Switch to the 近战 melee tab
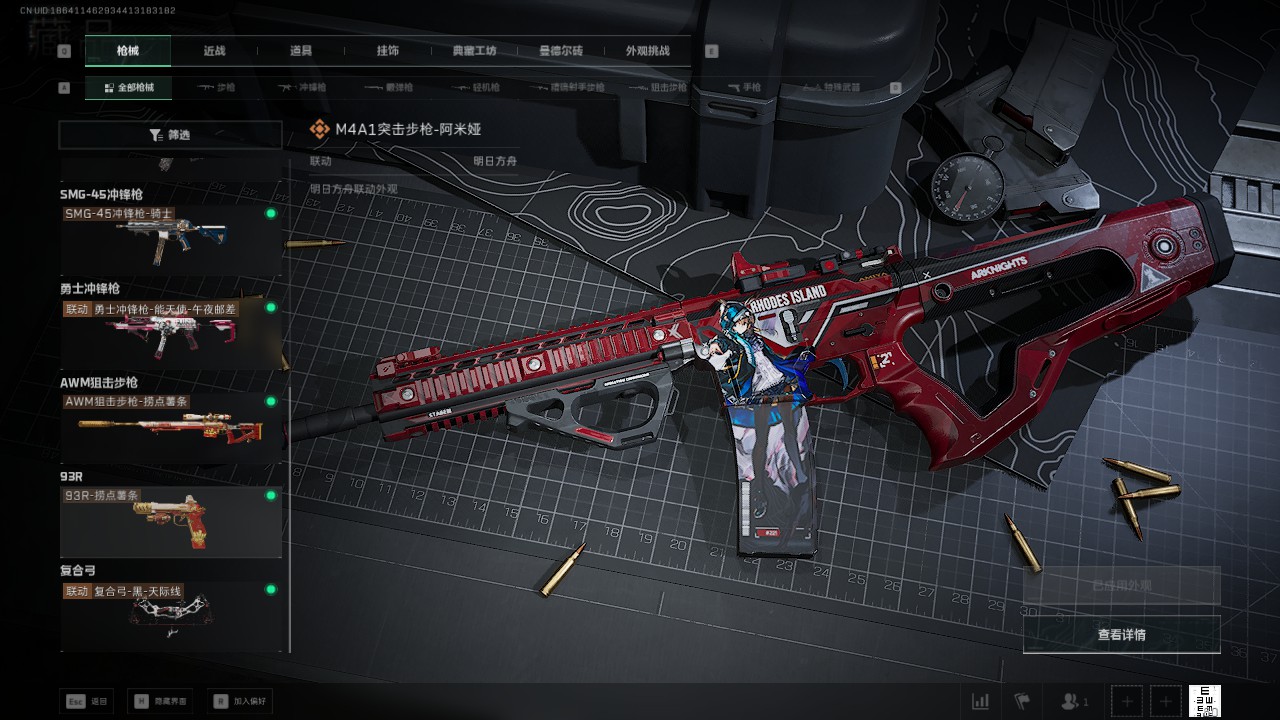Image resolution: width=1280 pixels, height=720 pixels. [214, 51]
